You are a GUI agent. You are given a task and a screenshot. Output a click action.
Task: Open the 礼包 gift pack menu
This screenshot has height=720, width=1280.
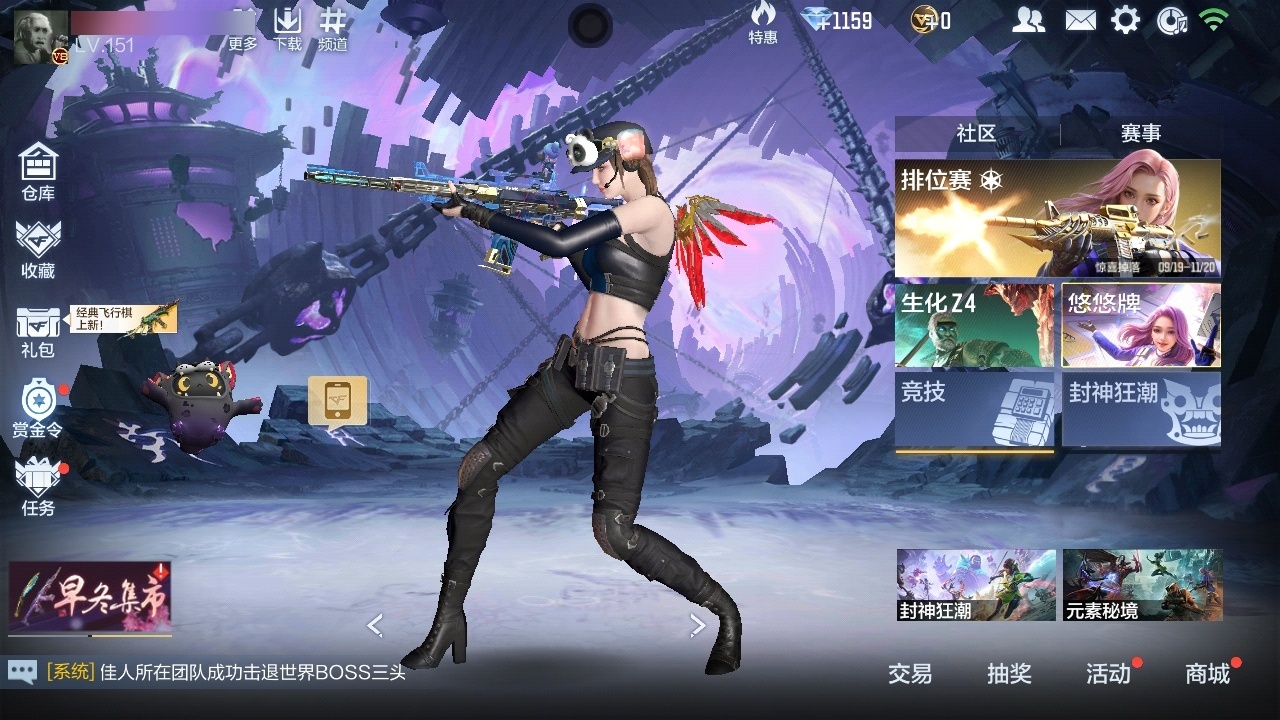point(38,331)
